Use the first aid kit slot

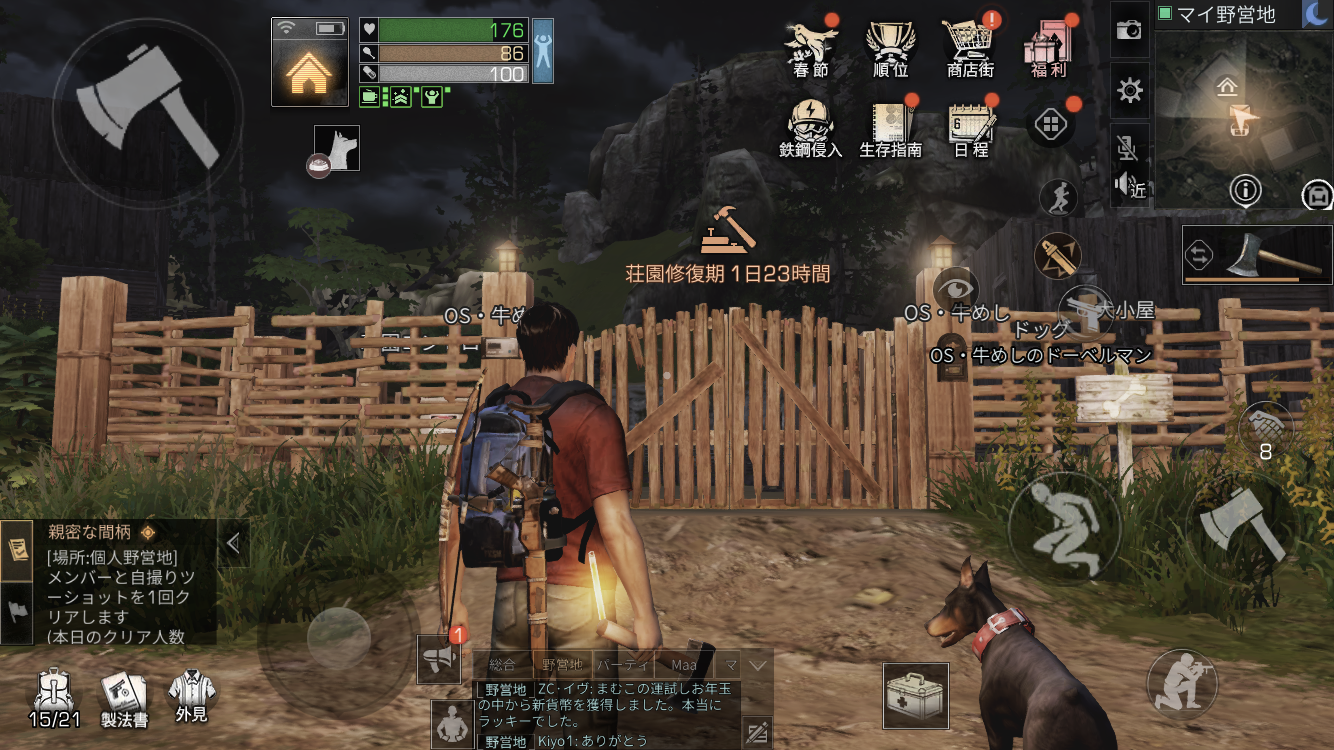(x=916, y=696)
